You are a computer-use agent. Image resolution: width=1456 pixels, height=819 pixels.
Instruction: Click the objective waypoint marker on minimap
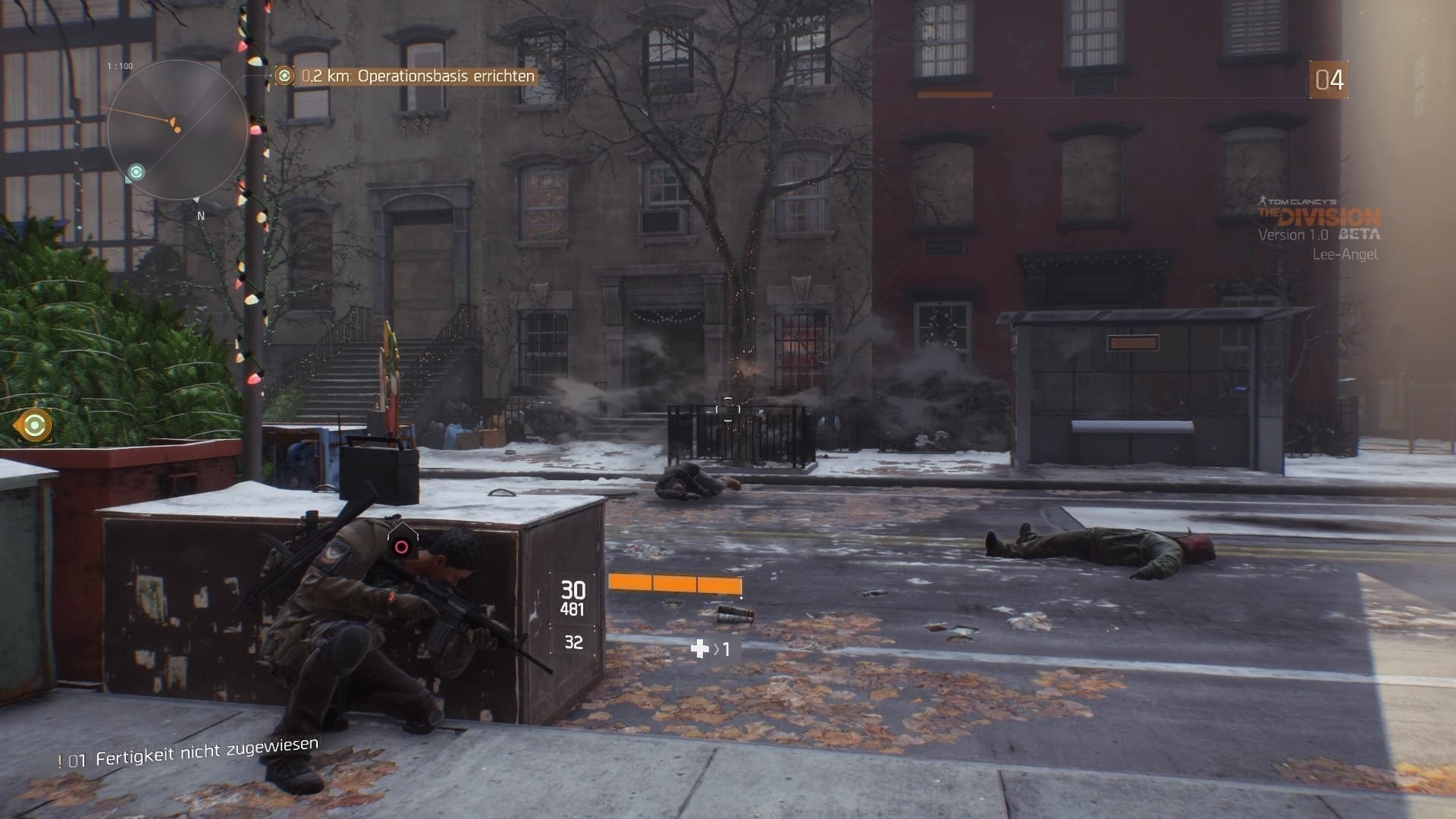tap(136, 172)
